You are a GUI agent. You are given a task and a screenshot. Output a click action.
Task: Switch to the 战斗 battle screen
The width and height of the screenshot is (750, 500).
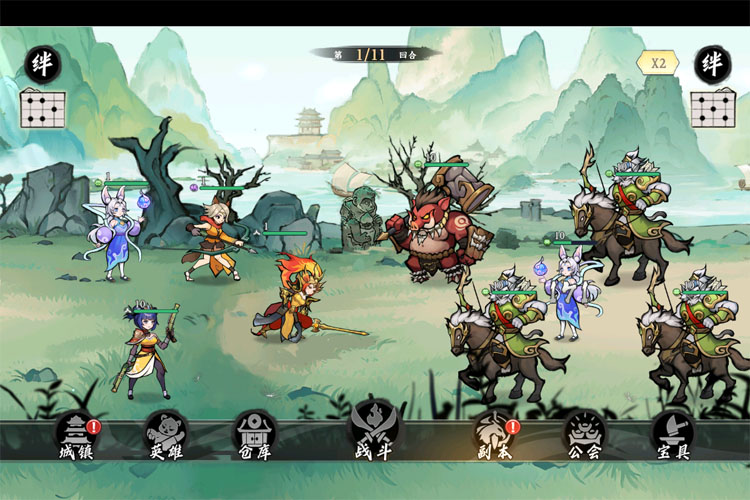click(x=373, y=432)
